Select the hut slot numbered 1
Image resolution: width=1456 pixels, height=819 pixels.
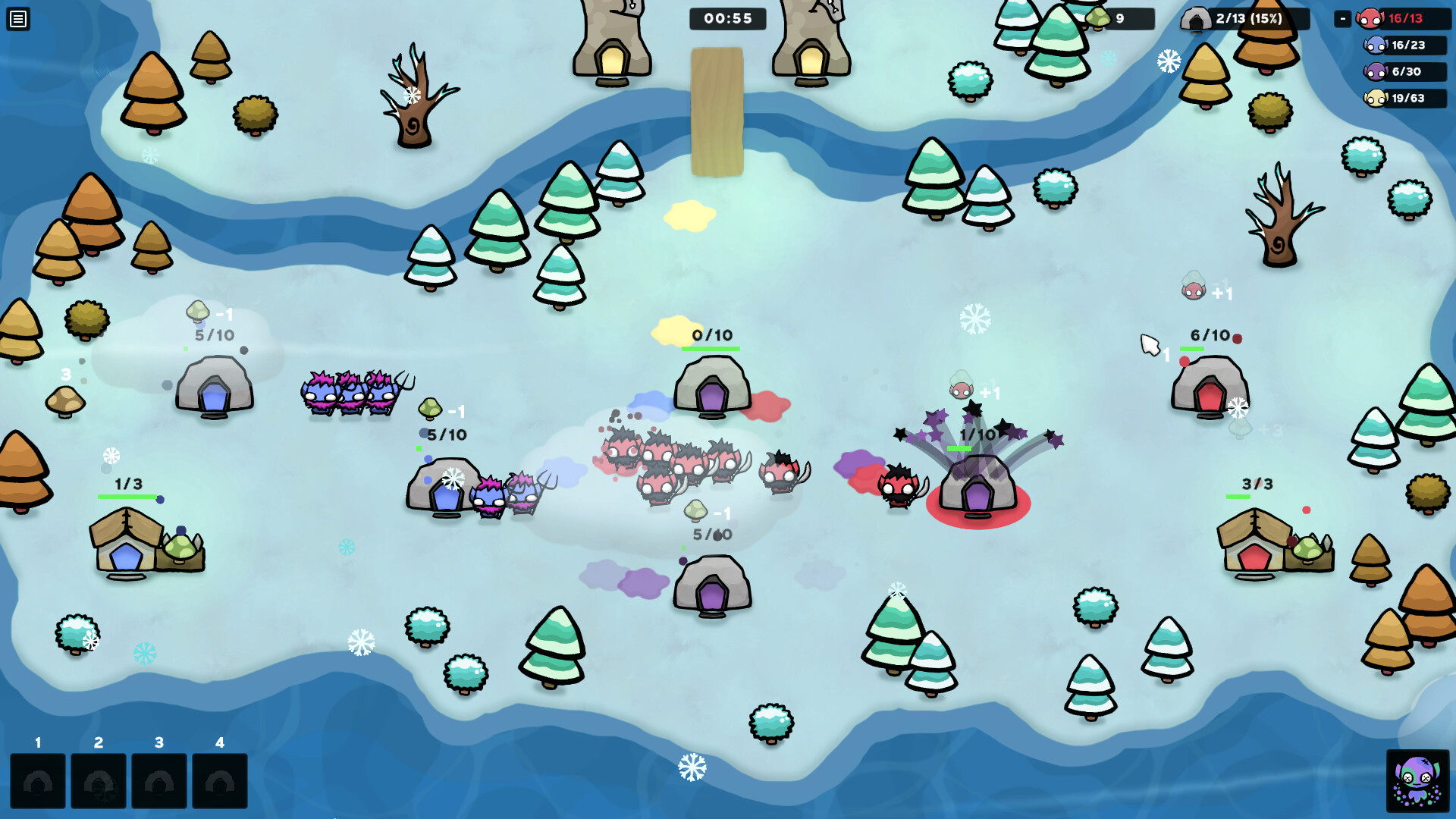coord(38,781)
